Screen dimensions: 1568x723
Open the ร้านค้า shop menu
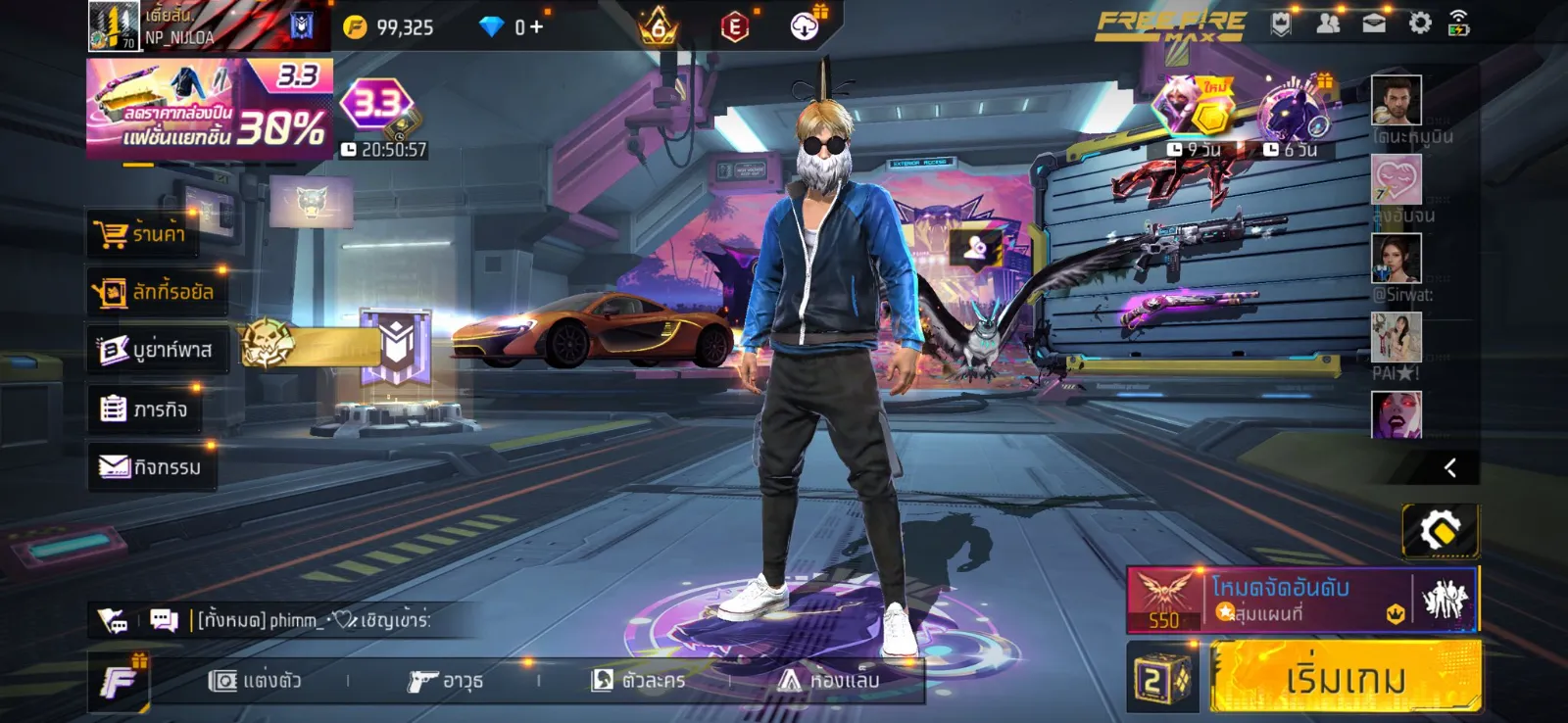141,234
